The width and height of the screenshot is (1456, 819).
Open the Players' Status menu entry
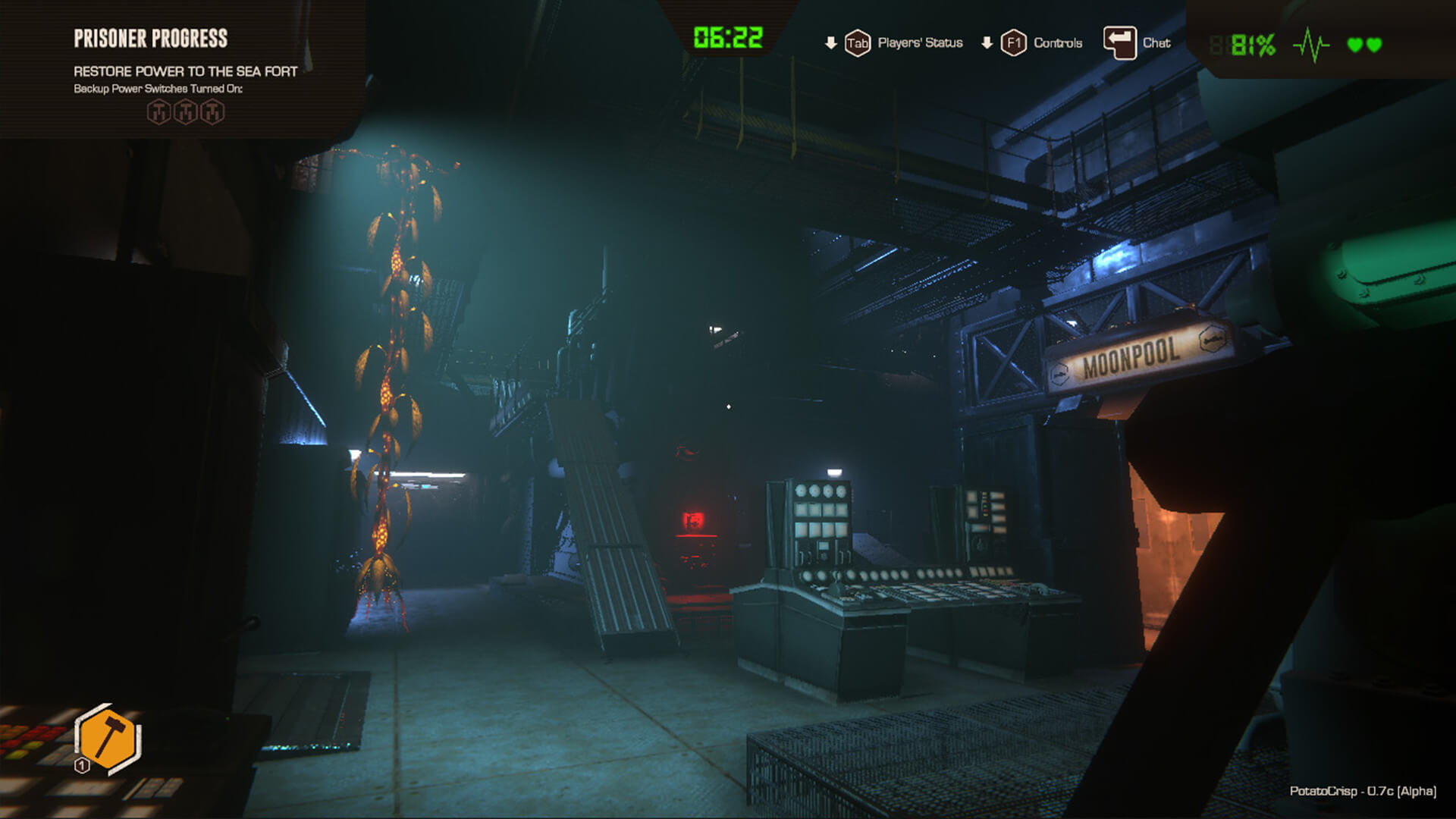[920, 43]
